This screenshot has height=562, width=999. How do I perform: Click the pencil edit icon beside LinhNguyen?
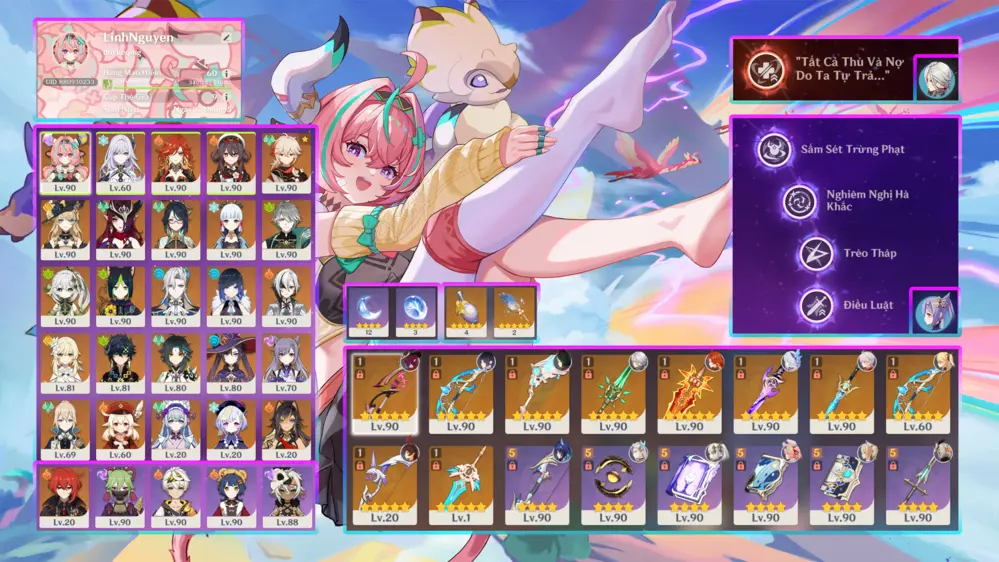[227, 37]
